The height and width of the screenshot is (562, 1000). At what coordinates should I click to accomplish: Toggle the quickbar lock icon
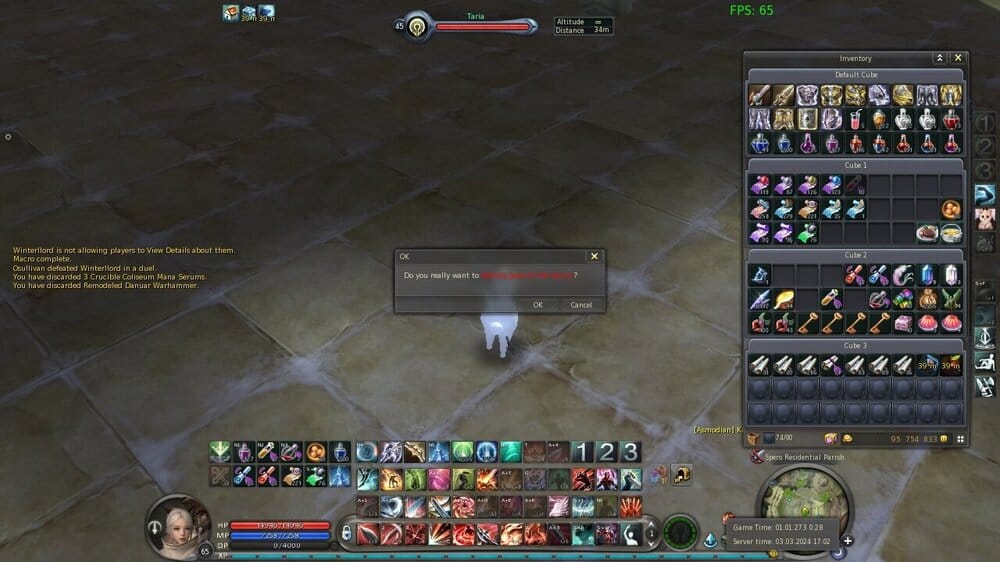coord(346,535)
